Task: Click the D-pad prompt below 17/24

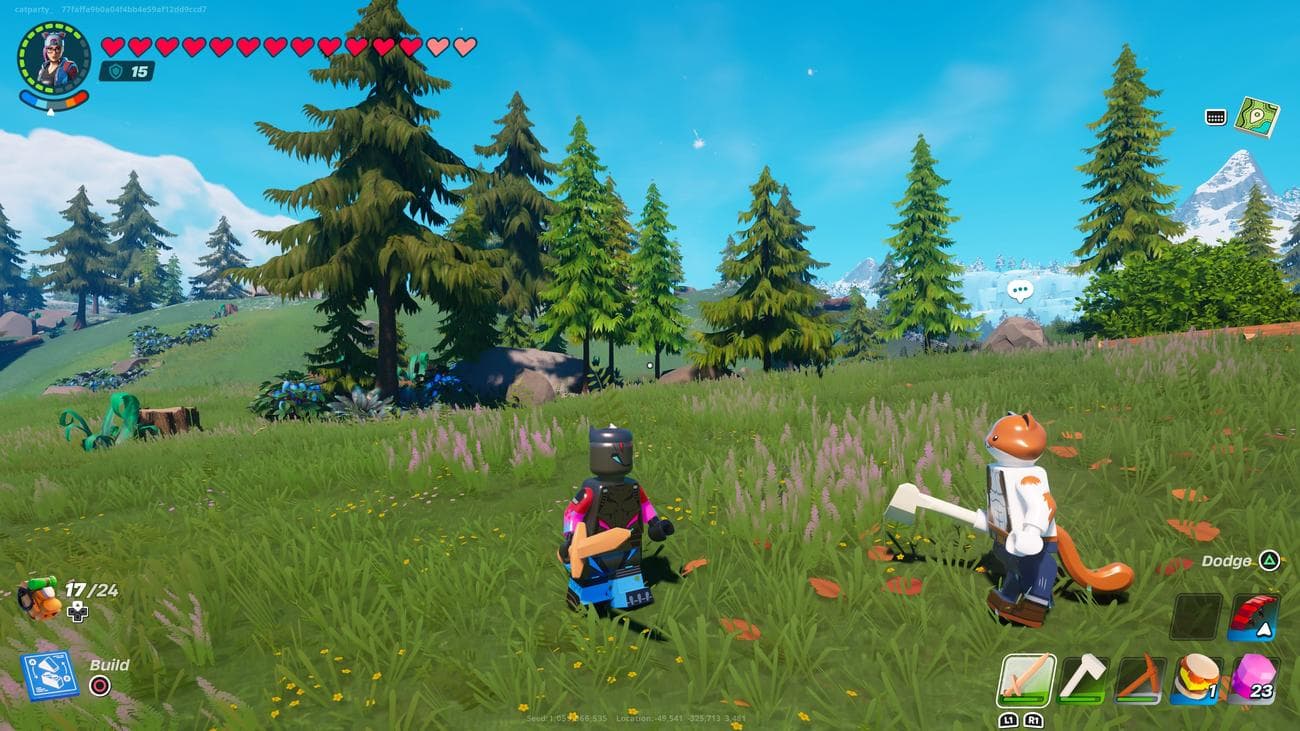Action: (x=76, y=611)
